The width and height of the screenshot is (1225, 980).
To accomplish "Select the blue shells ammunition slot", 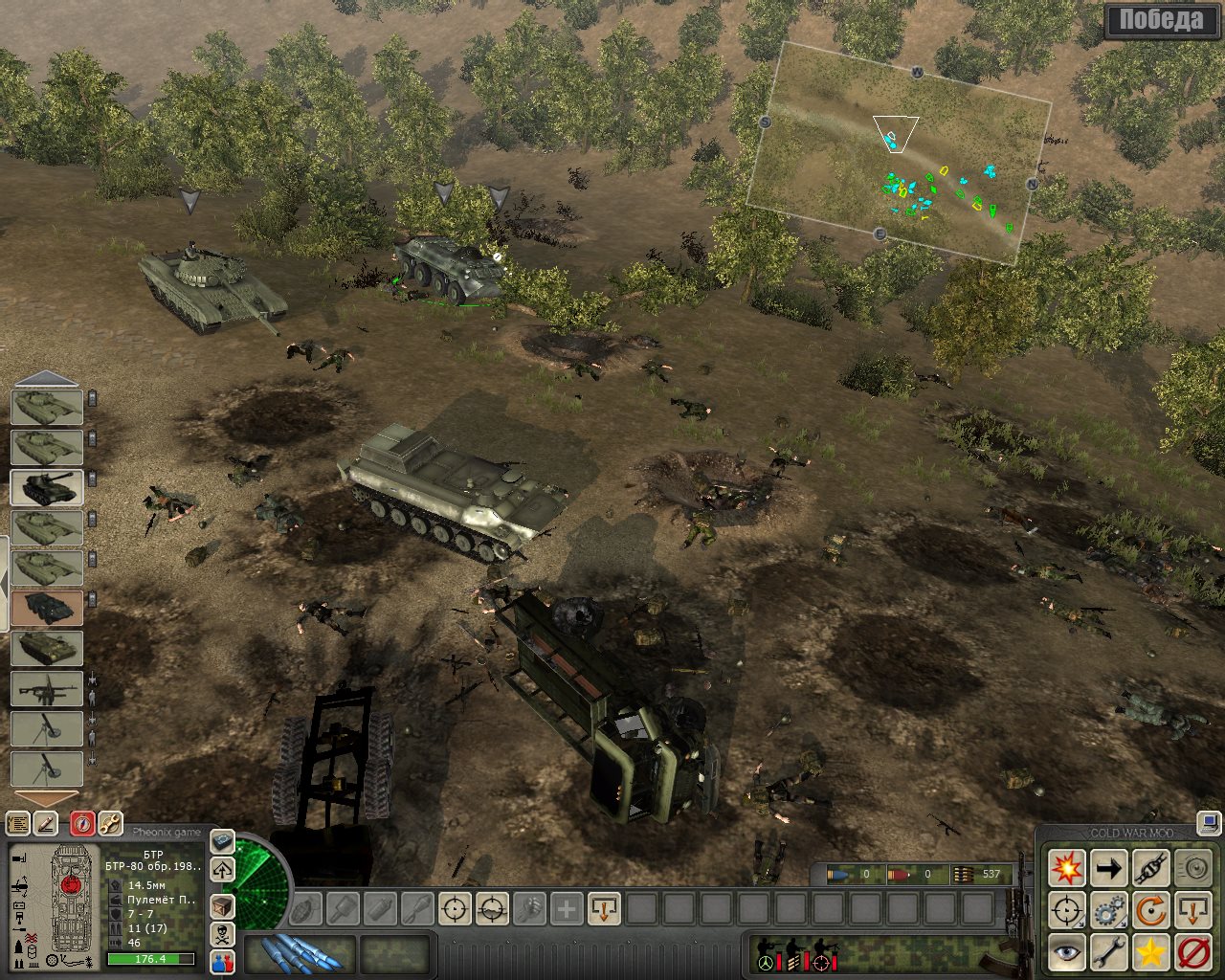I will pos(300,953).
